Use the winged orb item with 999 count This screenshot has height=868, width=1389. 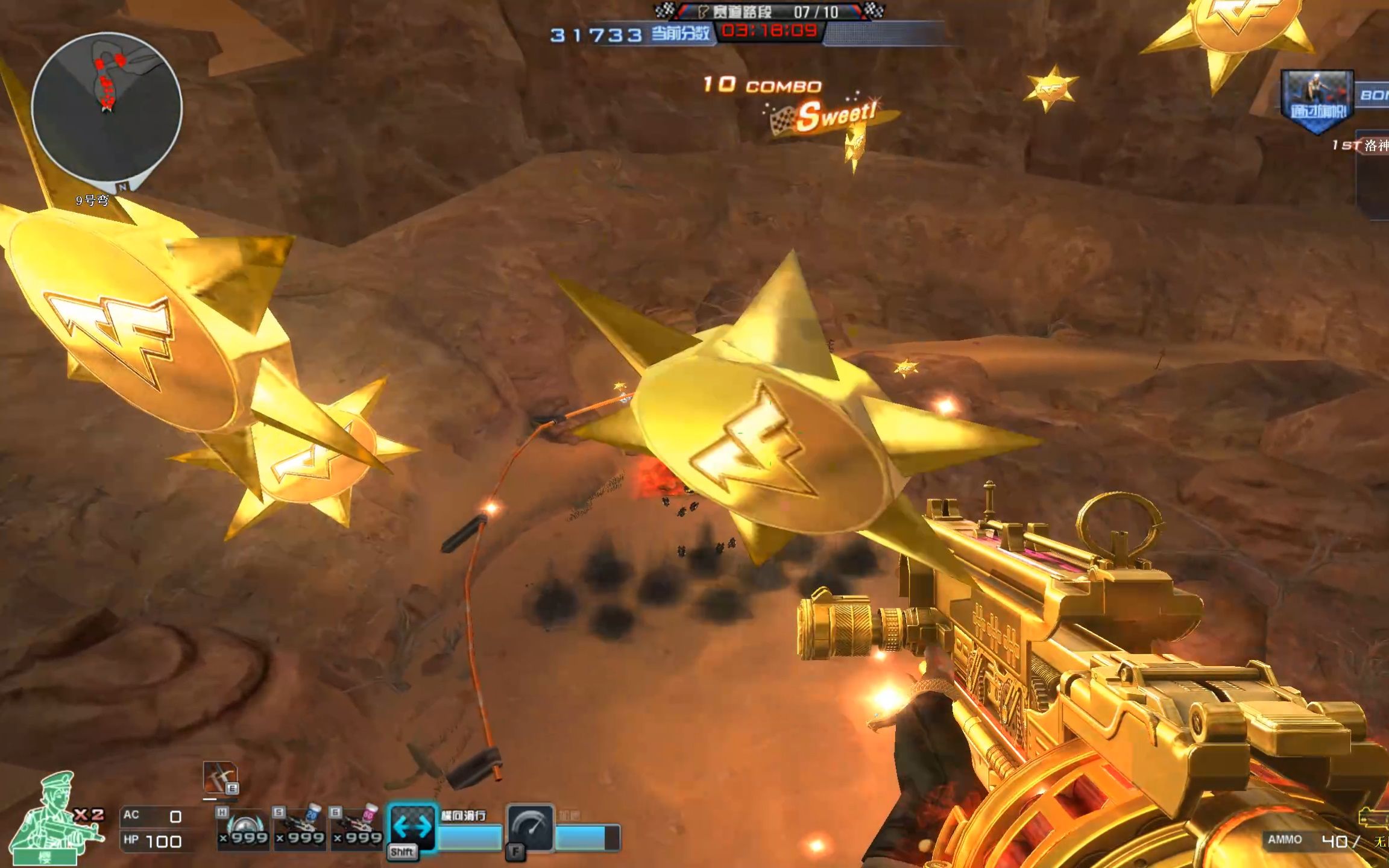click(x=243, y=829)
